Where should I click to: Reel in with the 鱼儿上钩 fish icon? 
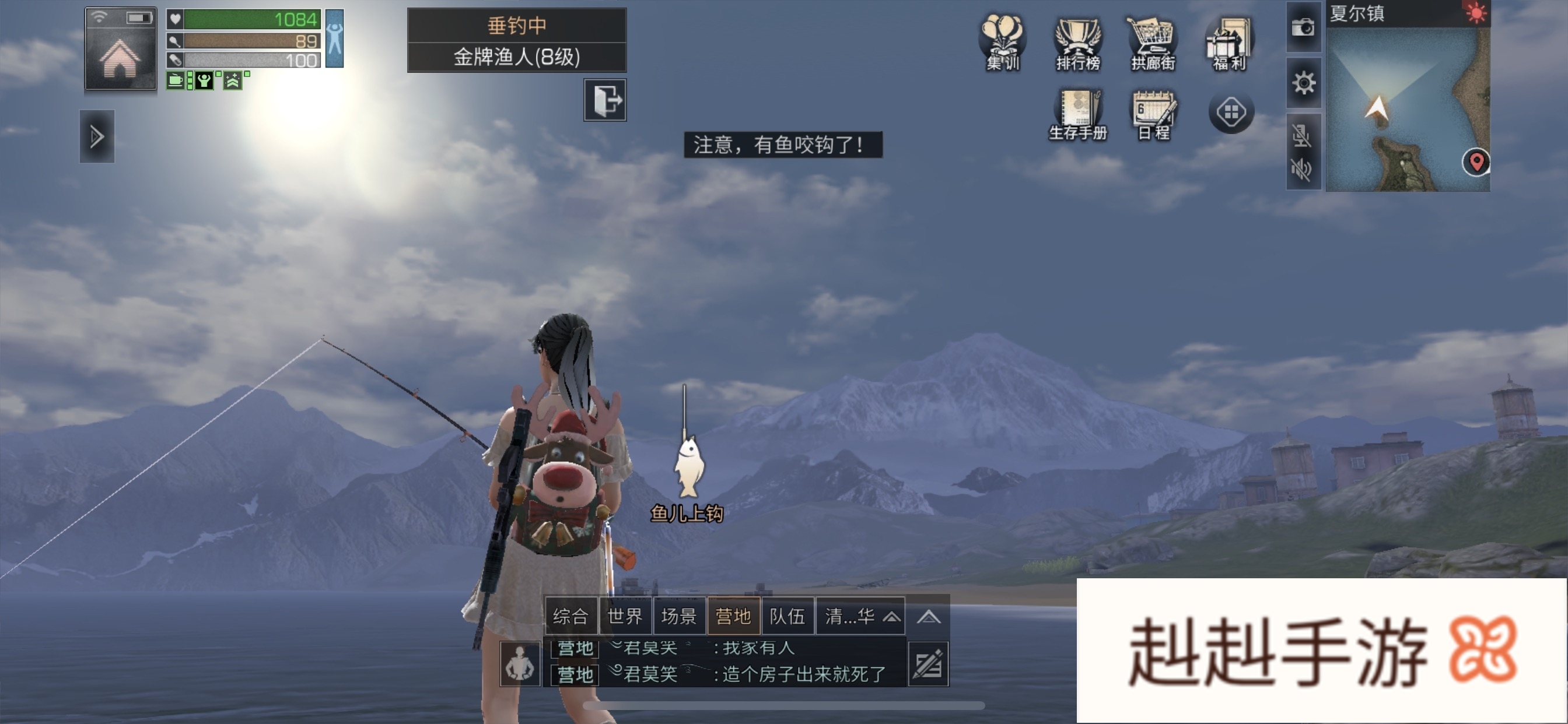coord(688,468)
